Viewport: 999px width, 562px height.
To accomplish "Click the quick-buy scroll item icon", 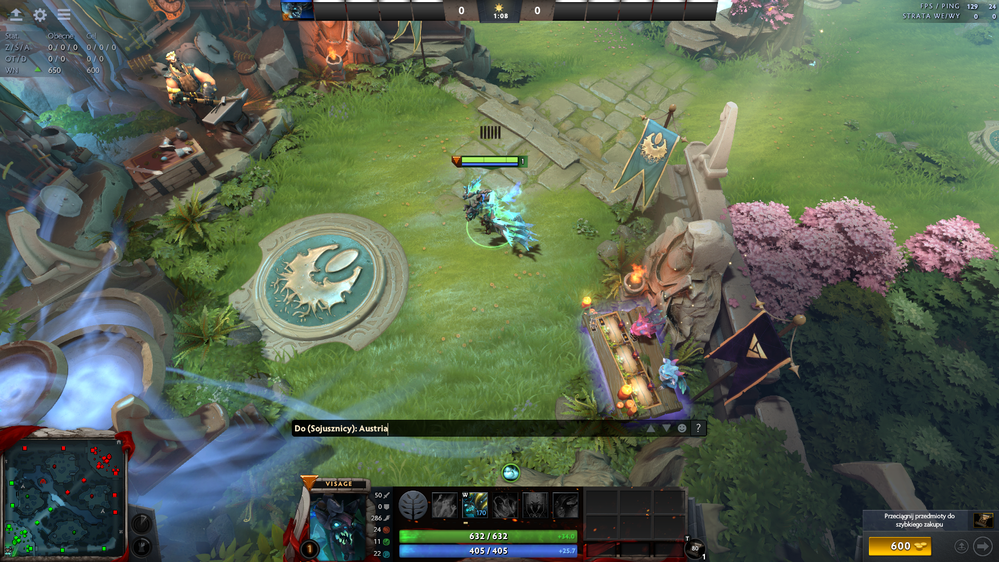I will (x=984, y=520).
